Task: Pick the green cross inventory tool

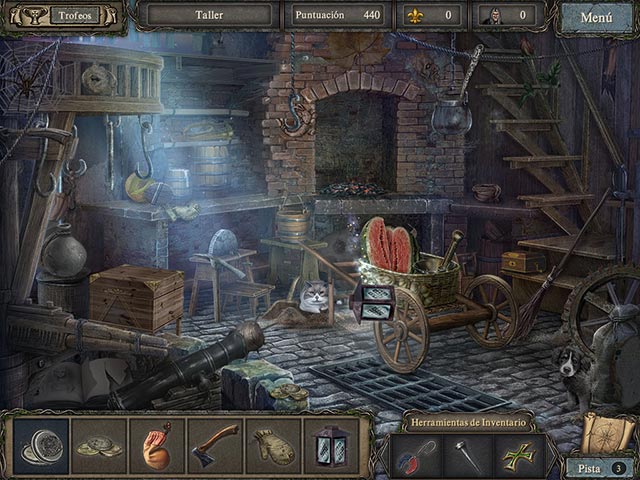Action: point(521,456)
